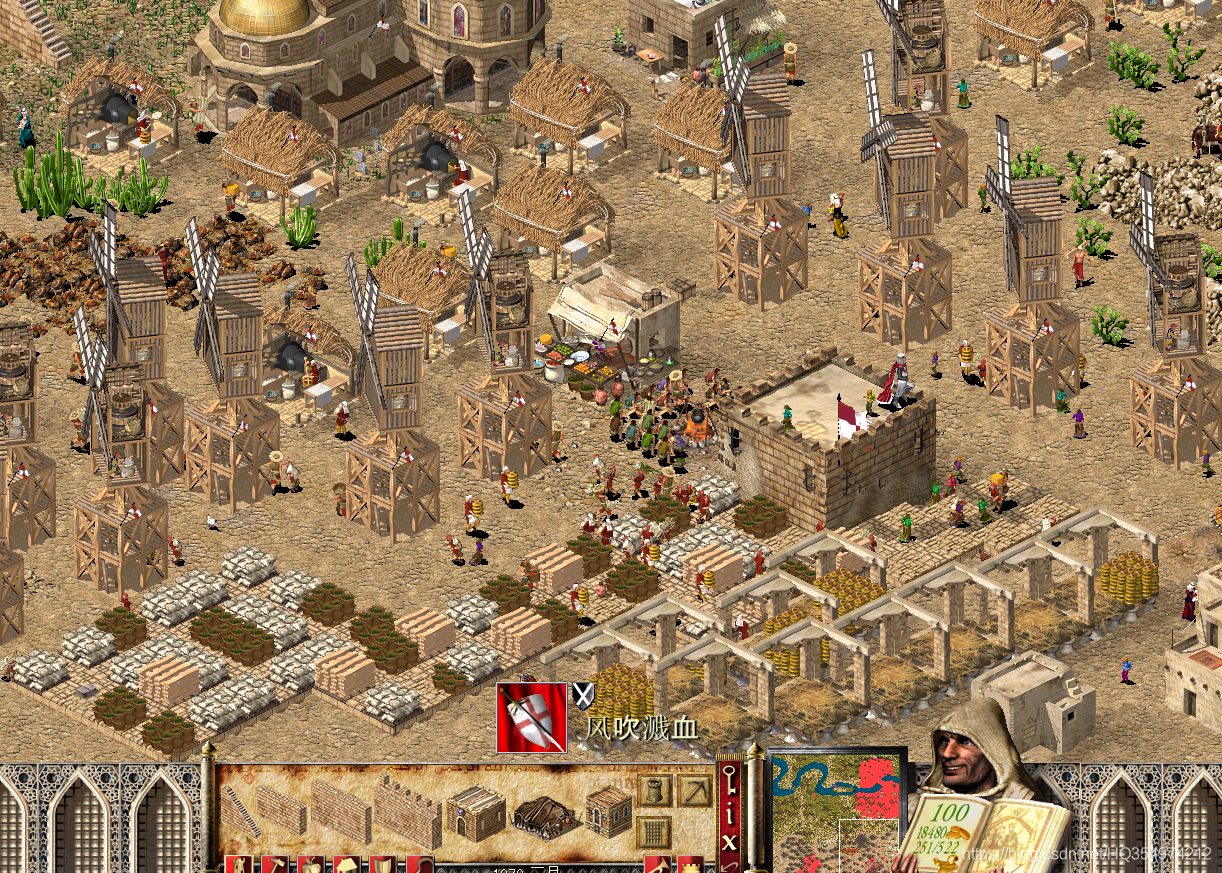Switch to the industry hammer category
Viewport: 1222px width, 873px height.
(272, 865)
